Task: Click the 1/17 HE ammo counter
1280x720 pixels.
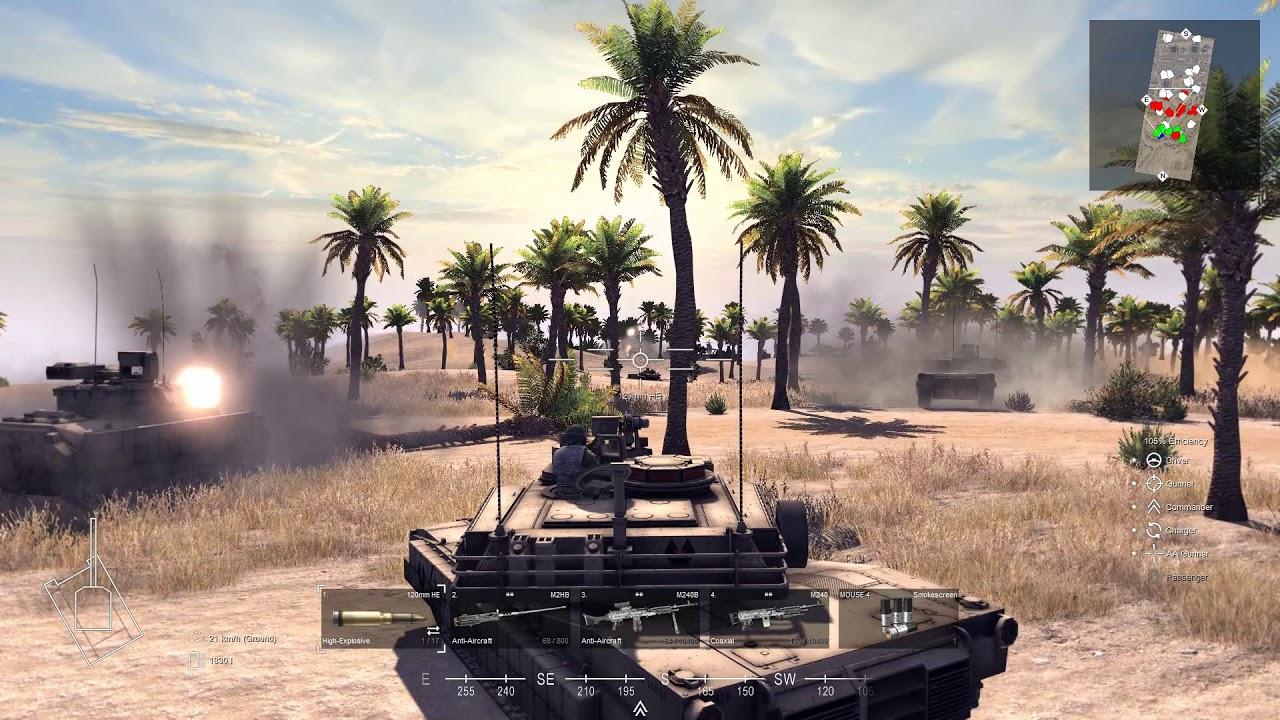Action: pos(428,641)
